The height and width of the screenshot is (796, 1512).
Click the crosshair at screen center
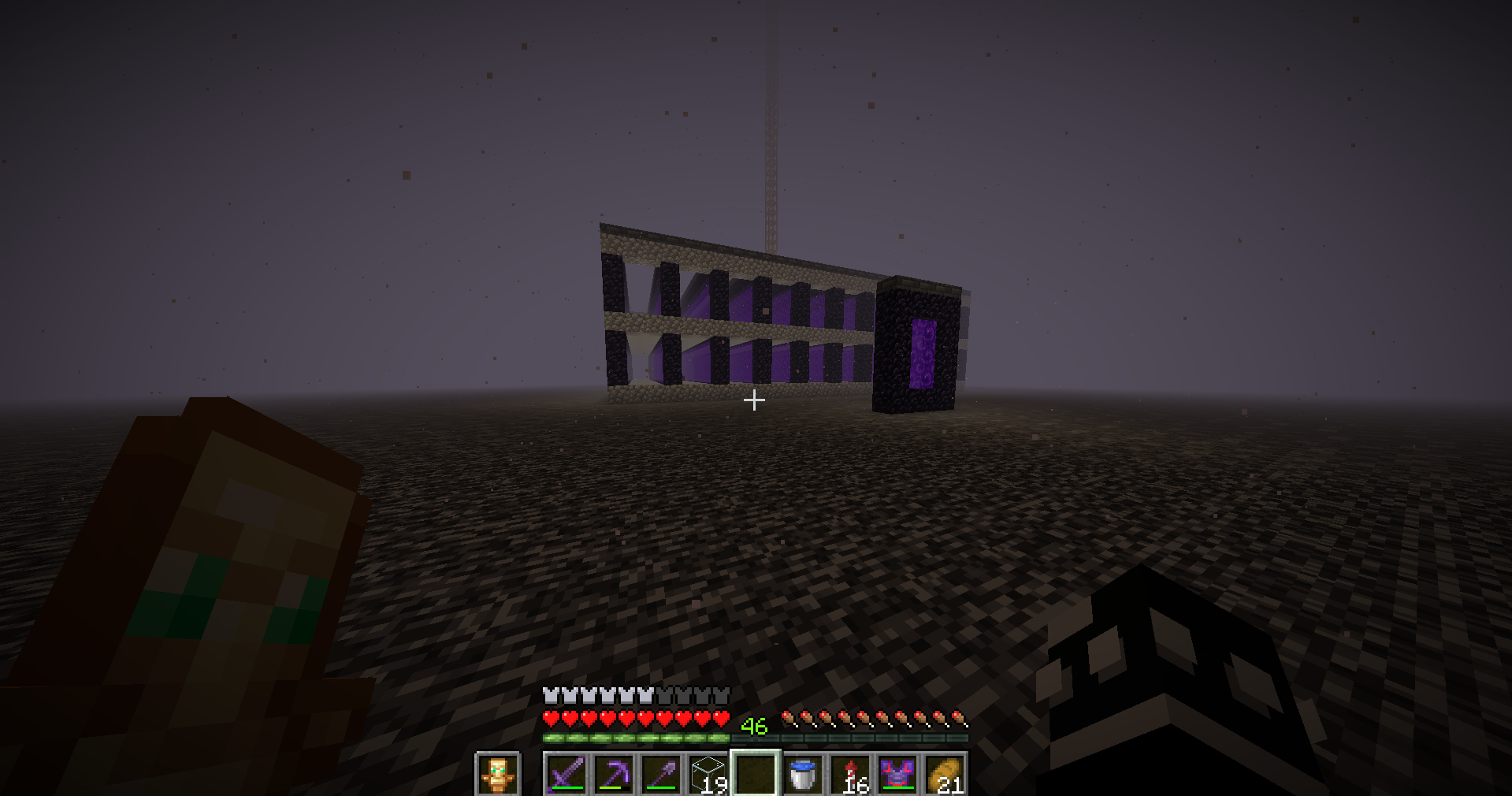pos(754,400)
